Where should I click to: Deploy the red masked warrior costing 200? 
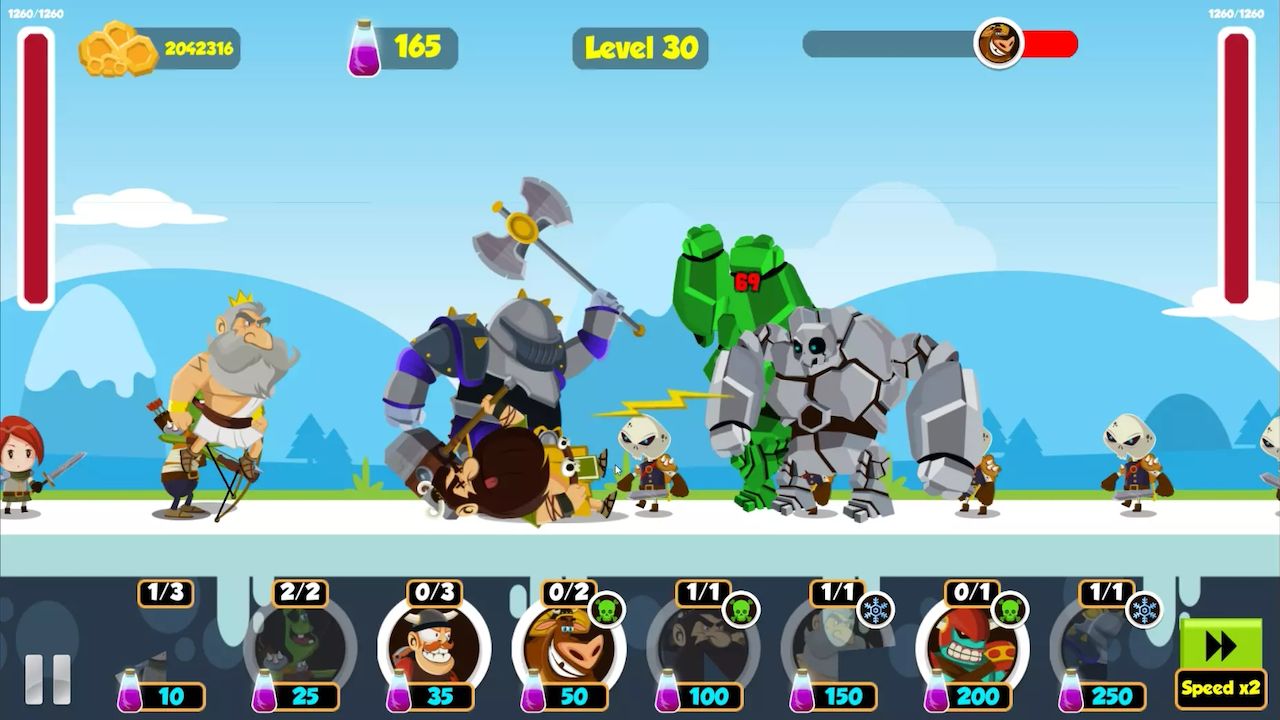pos(970,648)
